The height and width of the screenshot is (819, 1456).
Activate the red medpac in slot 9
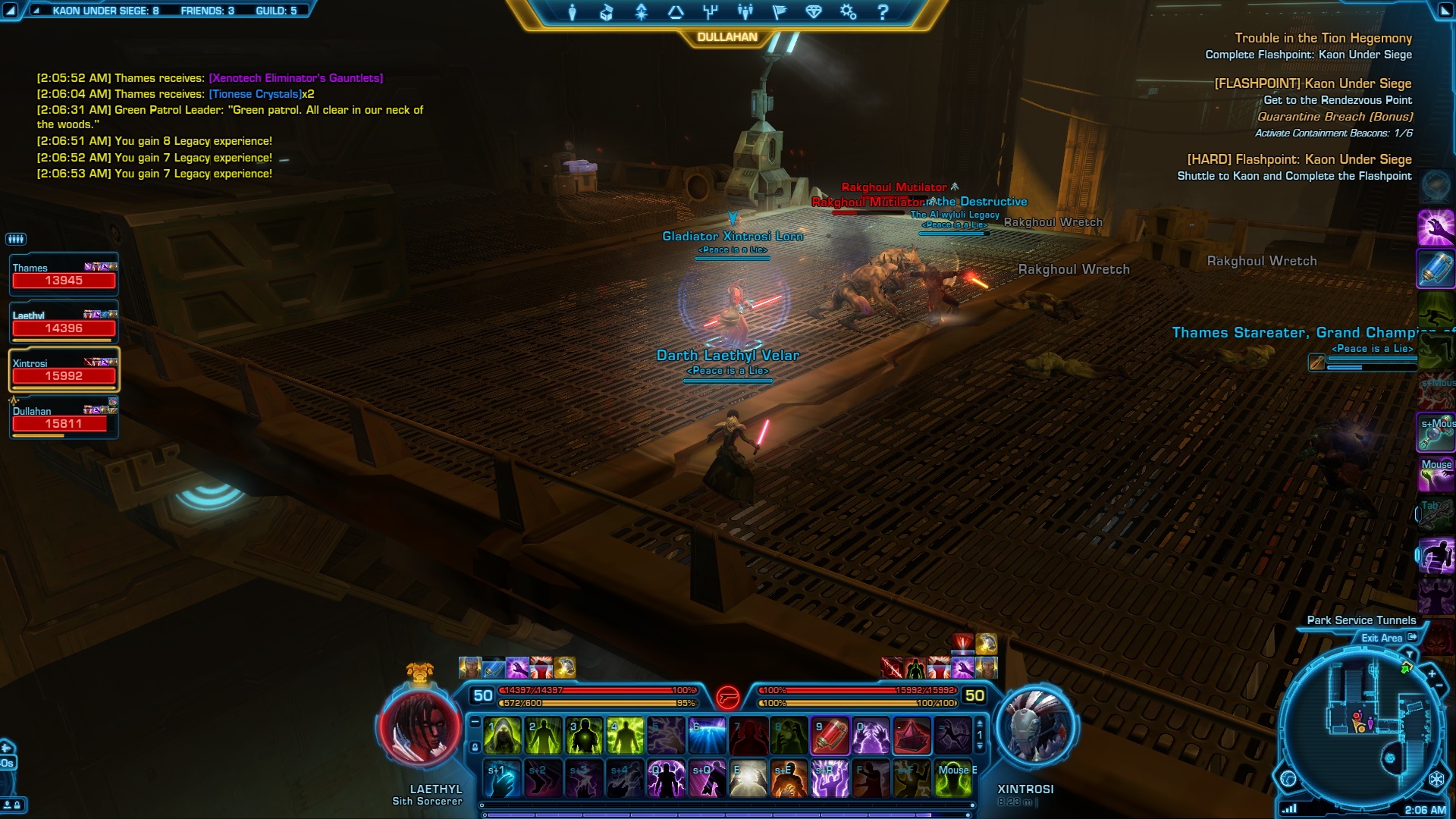[830, 736]
